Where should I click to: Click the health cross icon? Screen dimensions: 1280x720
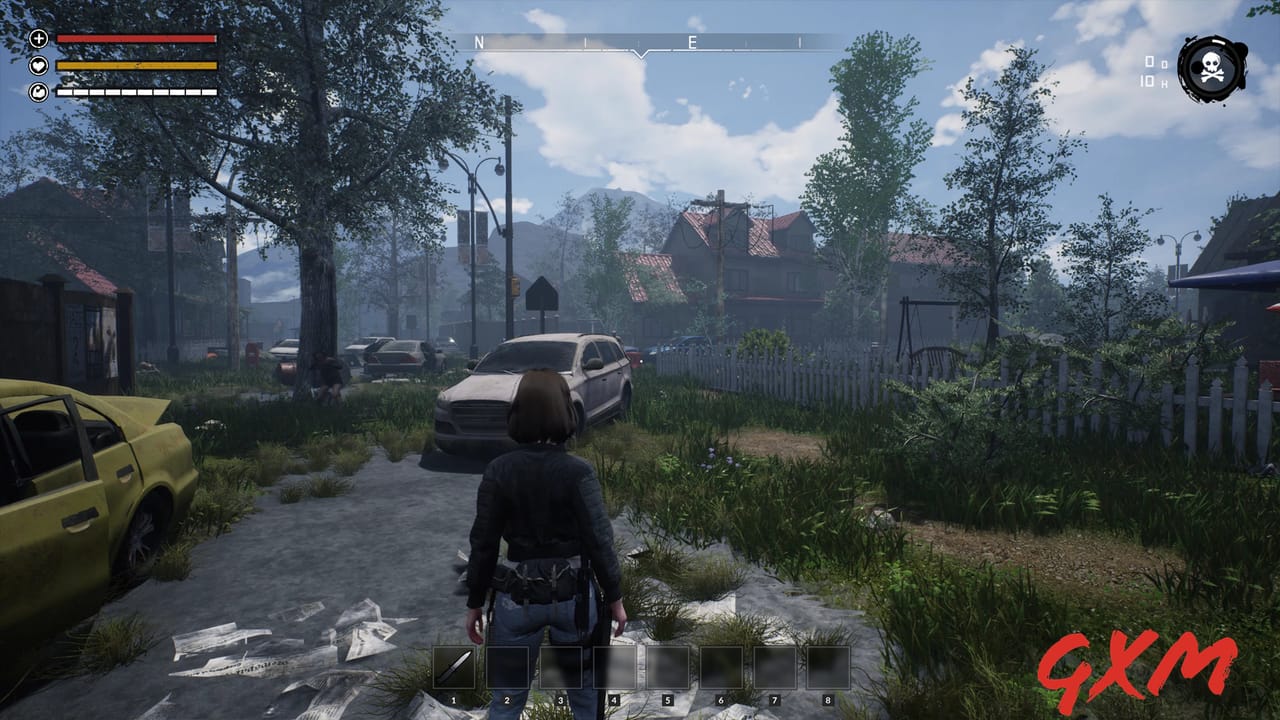point(39,39)
